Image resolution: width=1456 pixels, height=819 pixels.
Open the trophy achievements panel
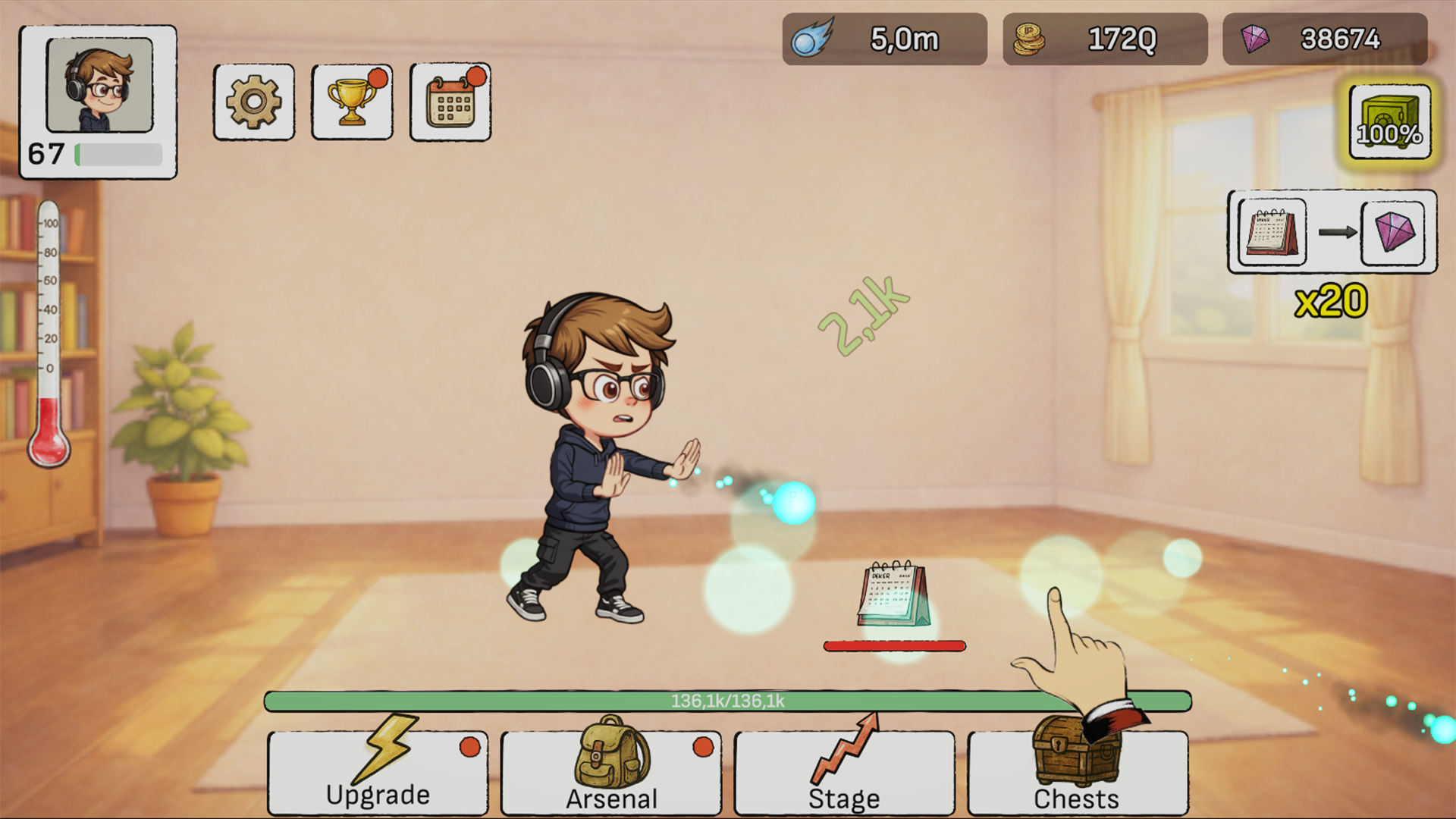click(x=351, y=102)
